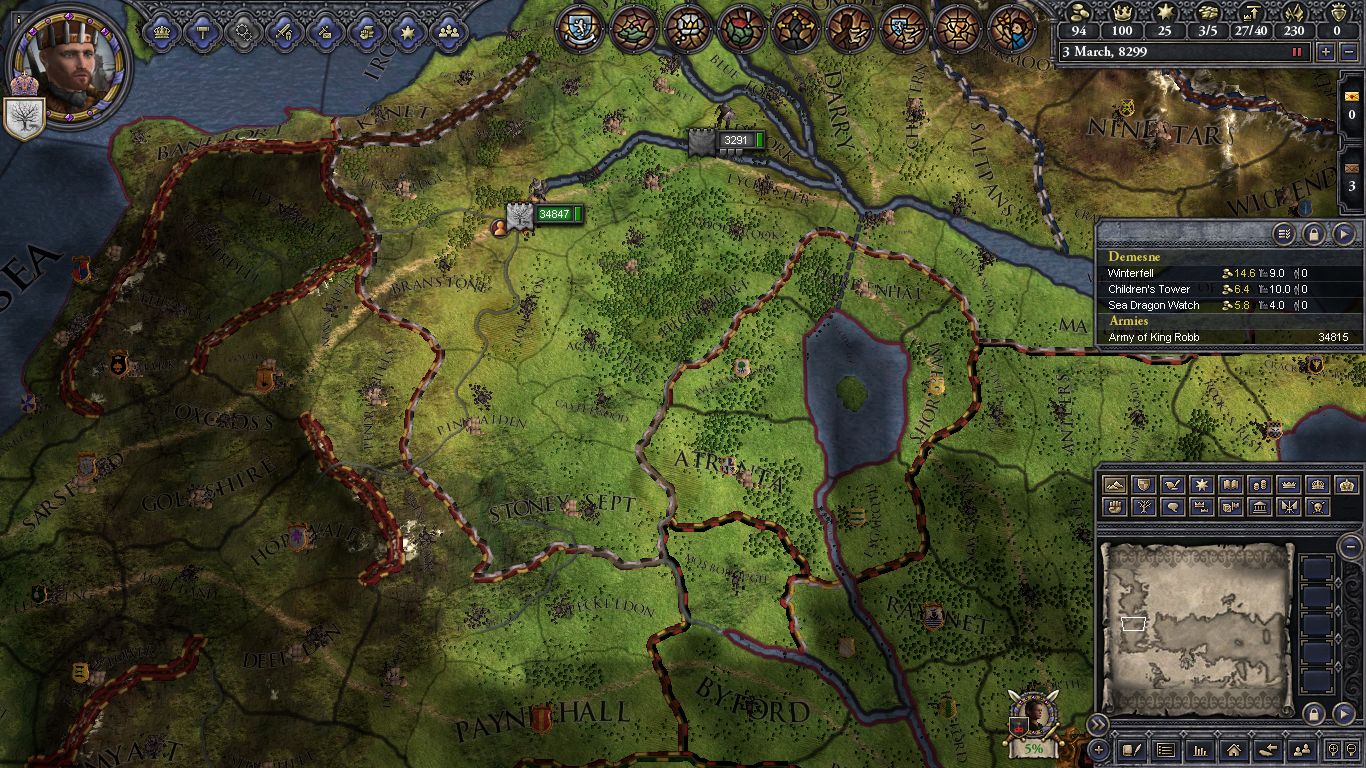Select Army of King Robb in outliner
The height and width of the screenshot is (768, 1366).
tap(1153, 337)
